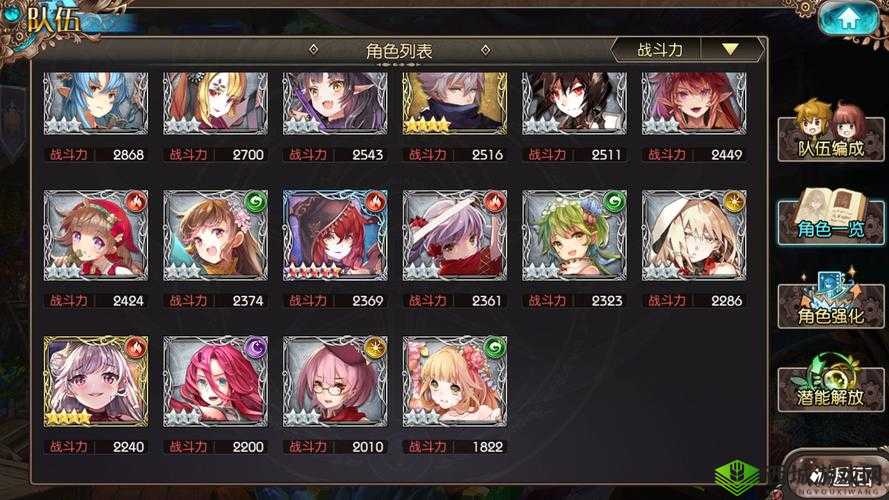Open the 战斗力 sort dropdown

pyautogui.click(x=687, y=49)
